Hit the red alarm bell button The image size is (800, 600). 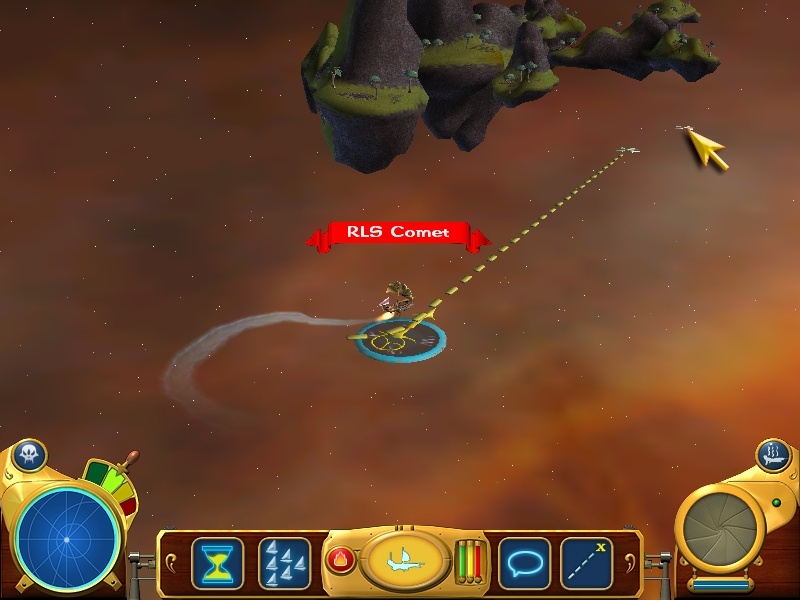pyautogui.click(x=339, y=560)
